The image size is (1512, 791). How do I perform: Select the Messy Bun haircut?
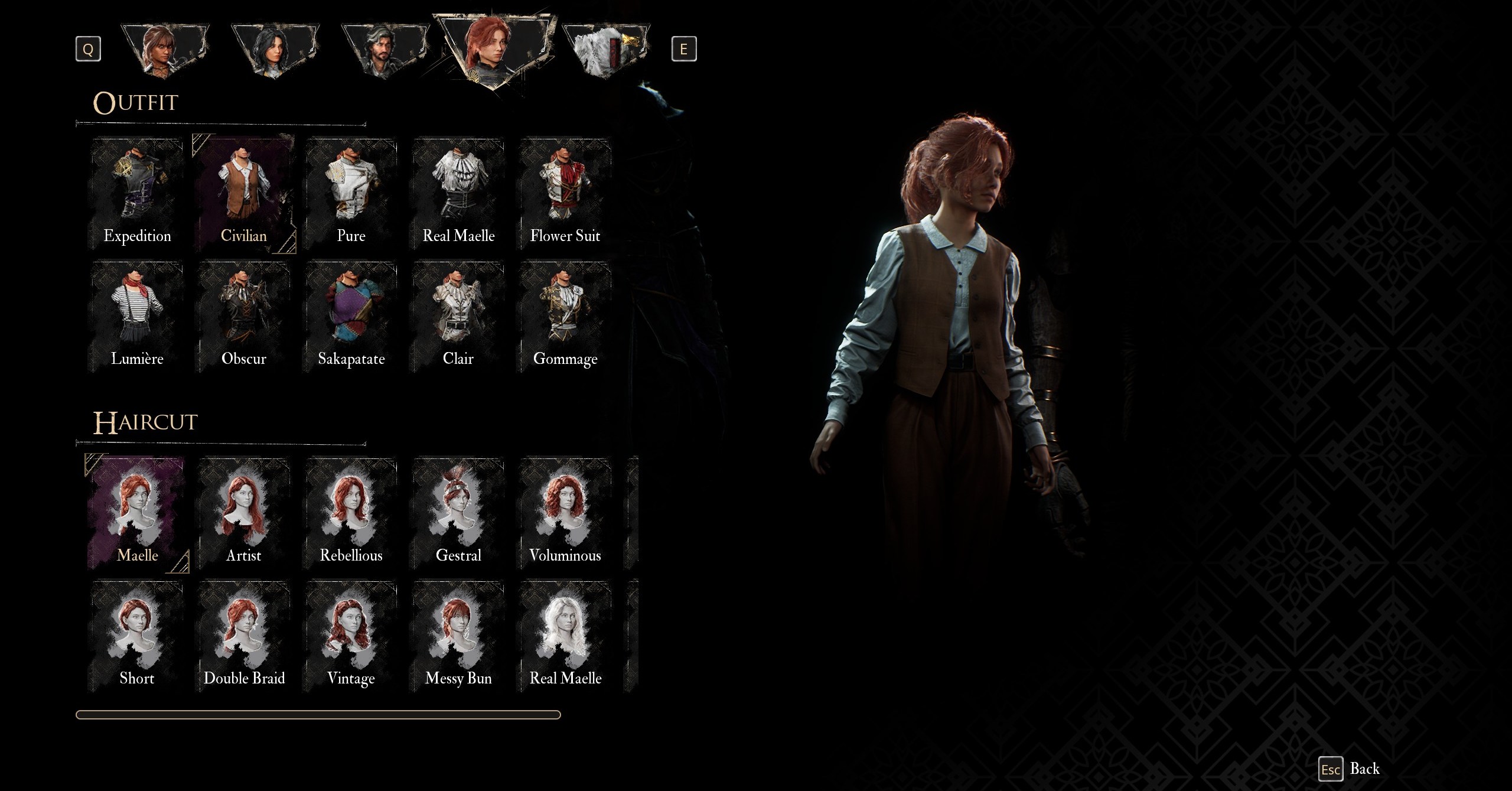pos(458,637)
